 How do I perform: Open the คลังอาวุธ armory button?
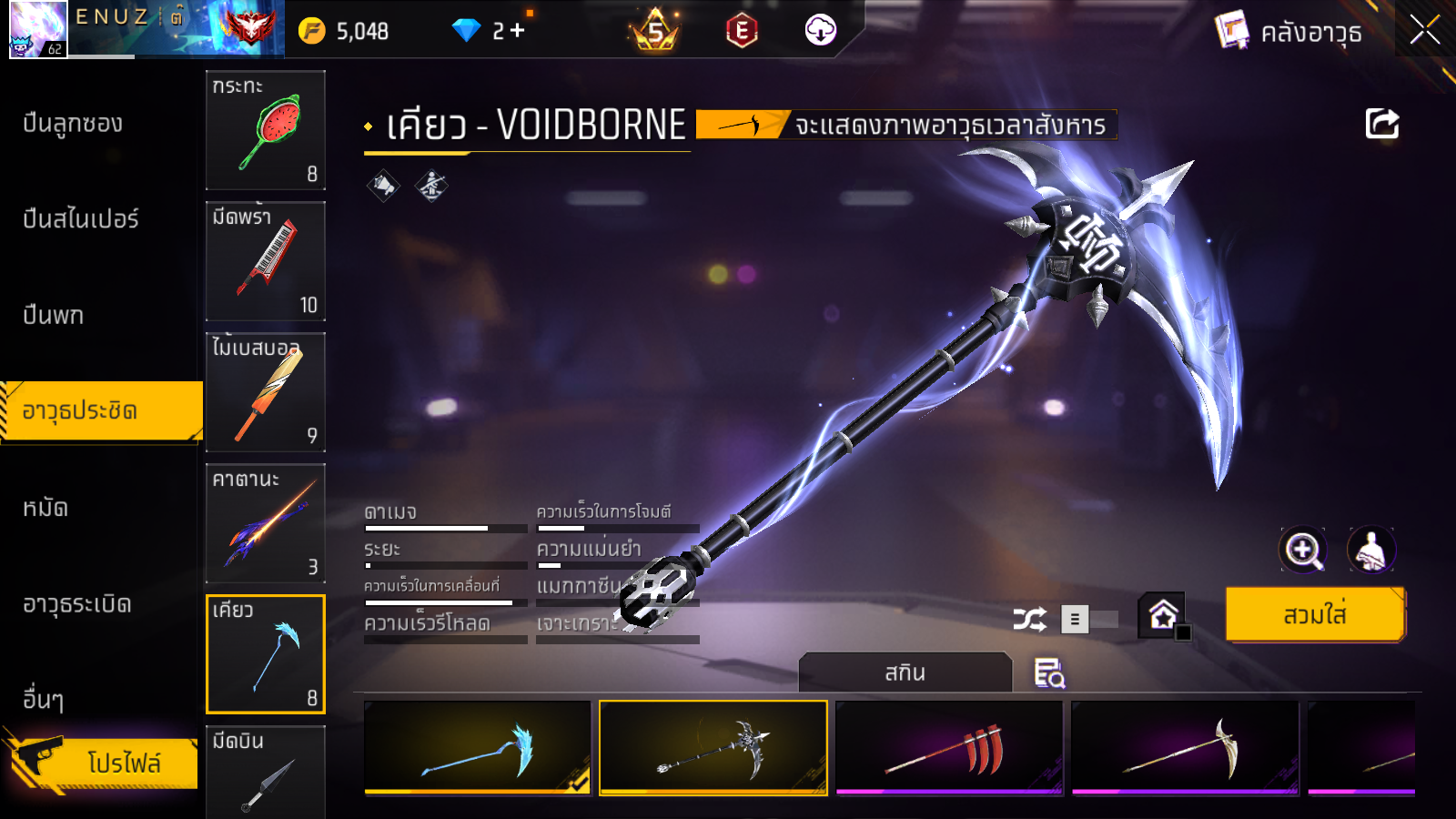(x=1290, y=32)
